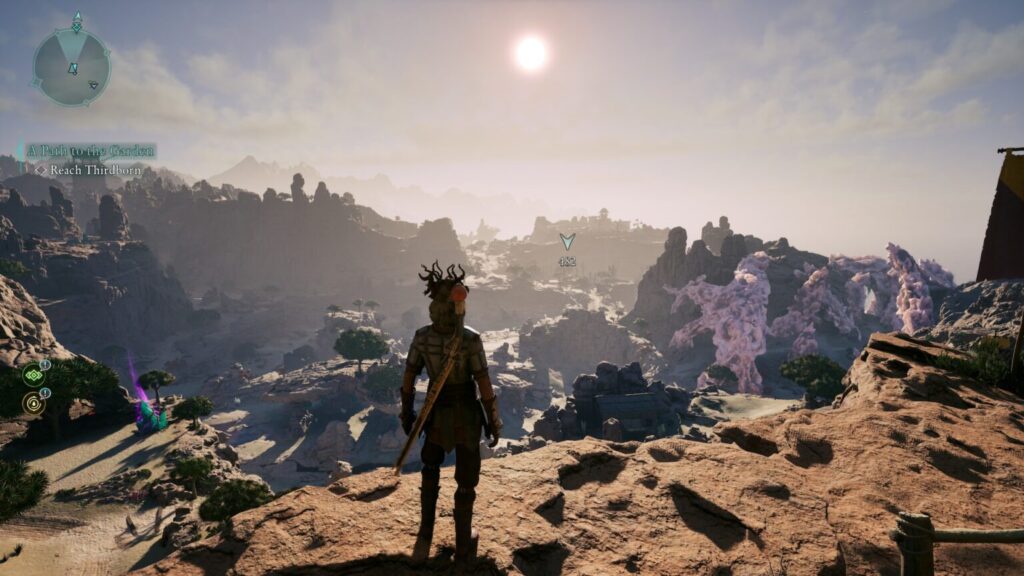1024x576 pixels.
Task: Select the "A Path to the Garden" quest title
Action: (x=91, y=151)
